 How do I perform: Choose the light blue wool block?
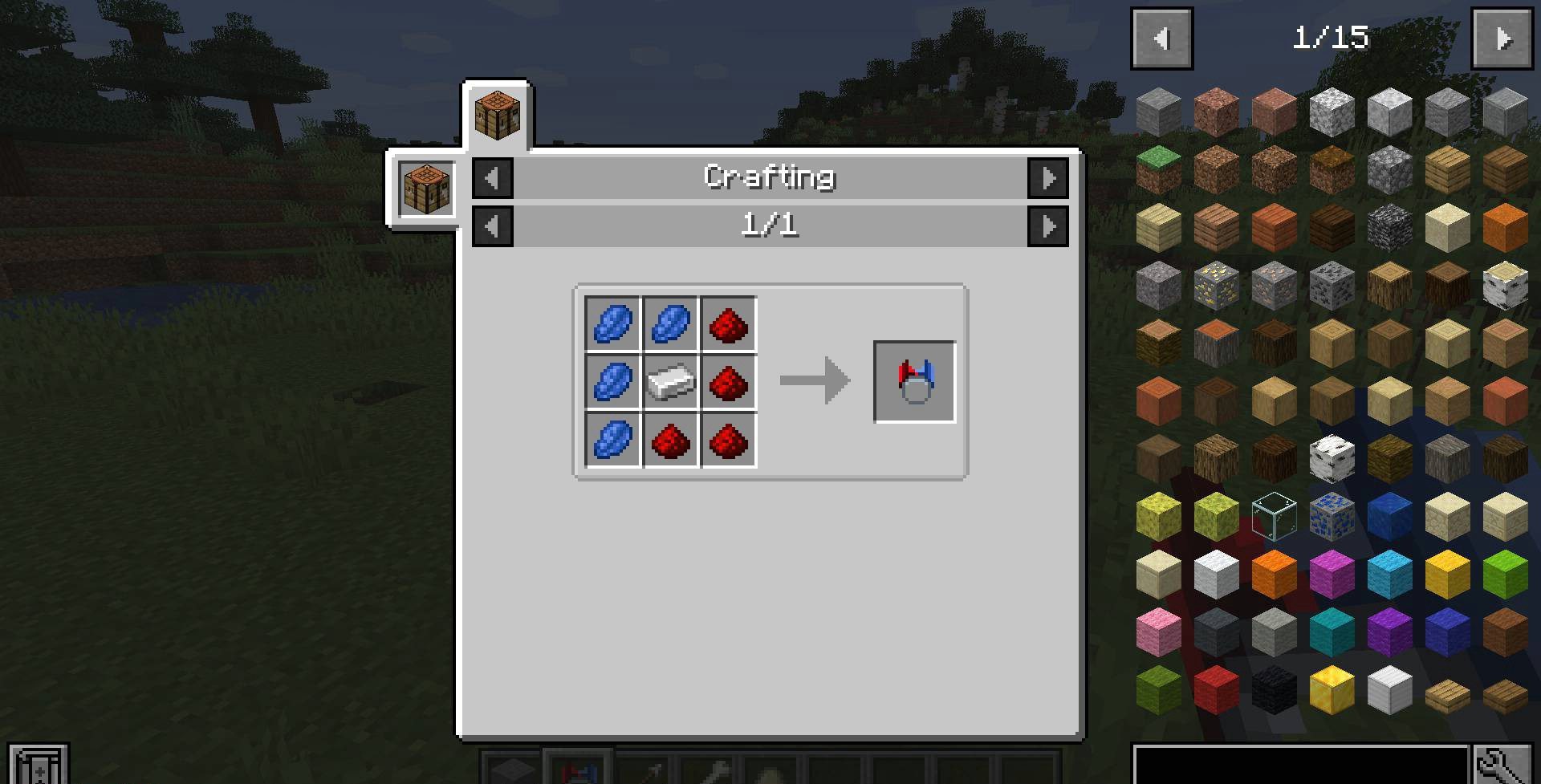tap(1389, 574)
